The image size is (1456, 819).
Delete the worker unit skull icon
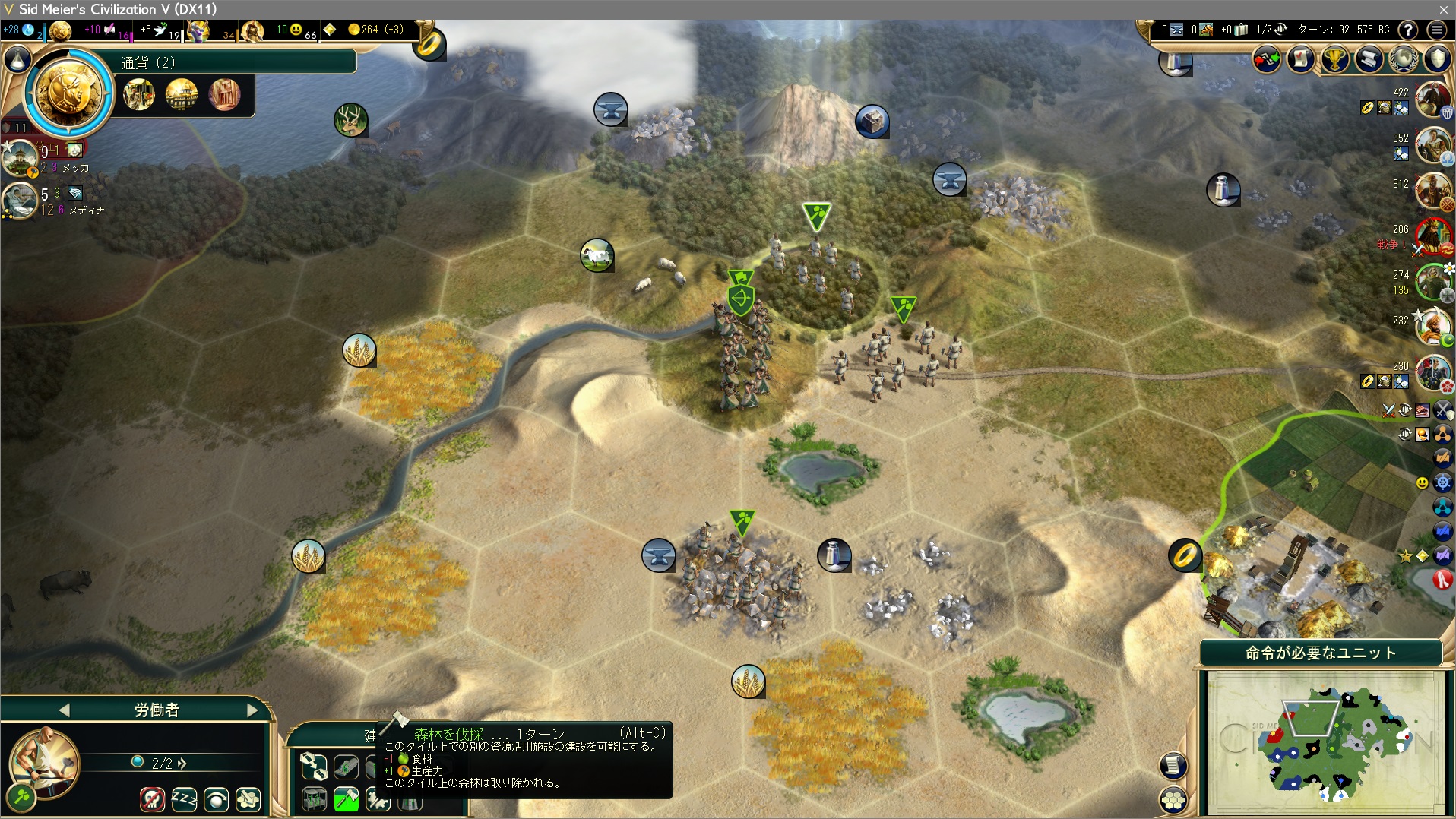(152, 798)
